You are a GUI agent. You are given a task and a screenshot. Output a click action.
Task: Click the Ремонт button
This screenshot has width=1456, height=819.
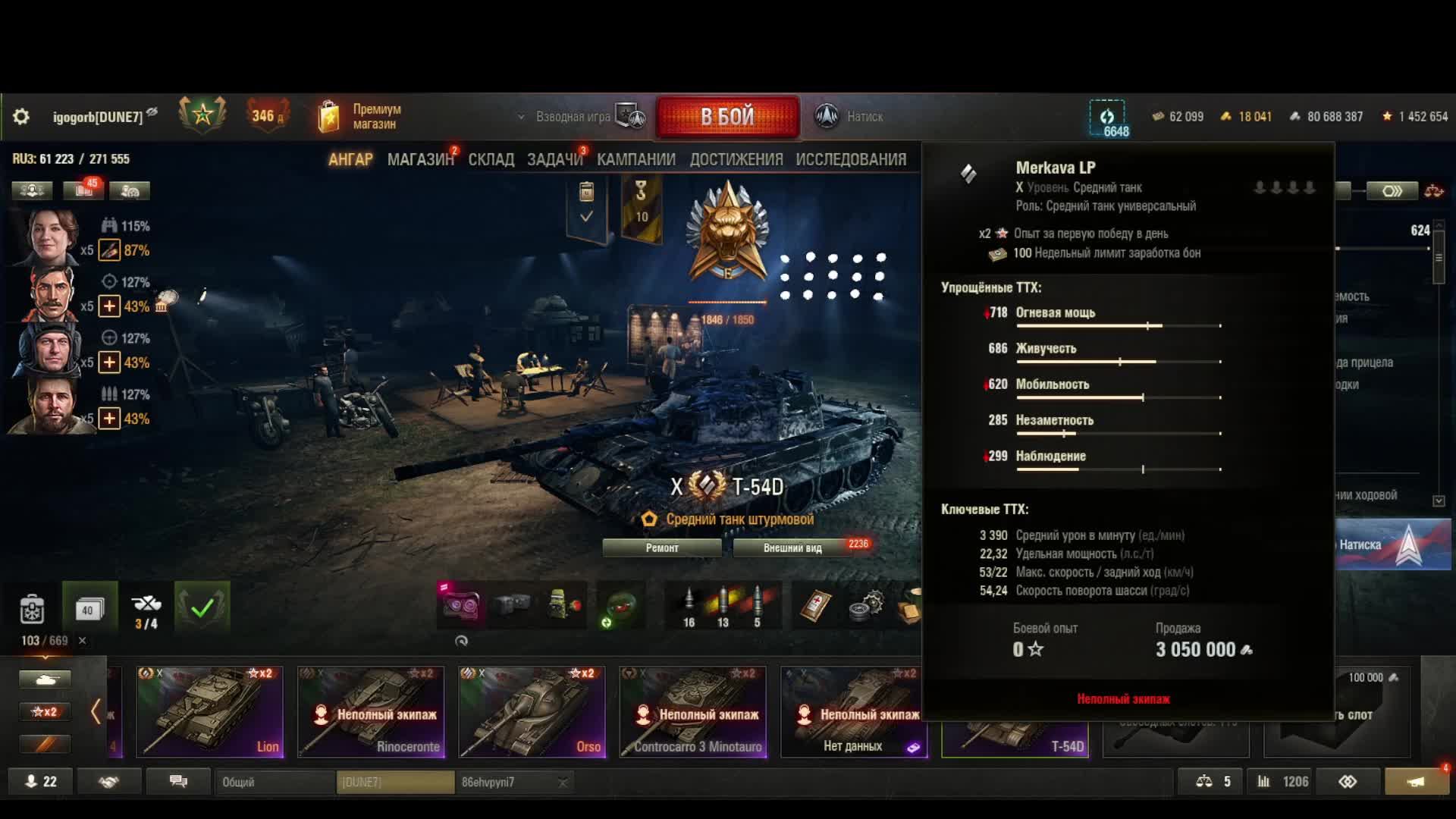[x=662, y=548]
